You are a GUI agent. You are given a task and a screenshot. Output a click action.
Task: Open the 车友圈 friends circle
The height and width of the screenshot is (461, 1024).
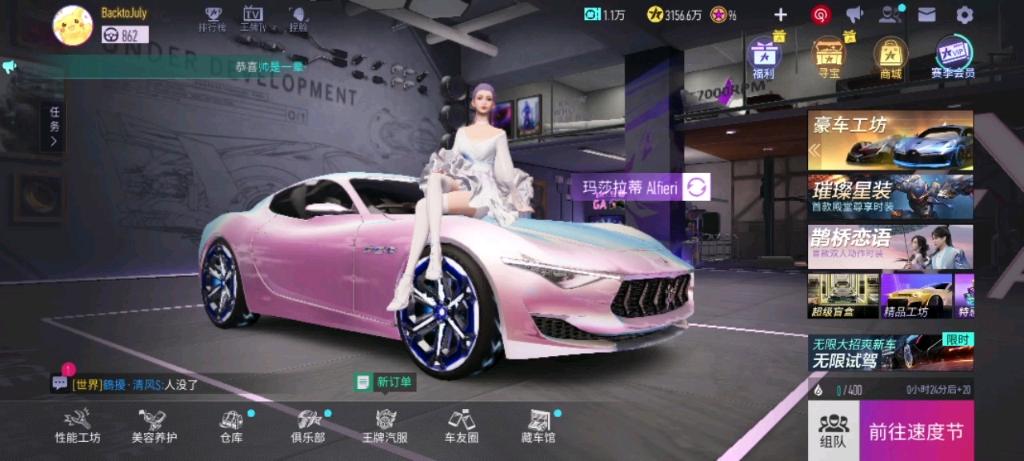(461, 425)
